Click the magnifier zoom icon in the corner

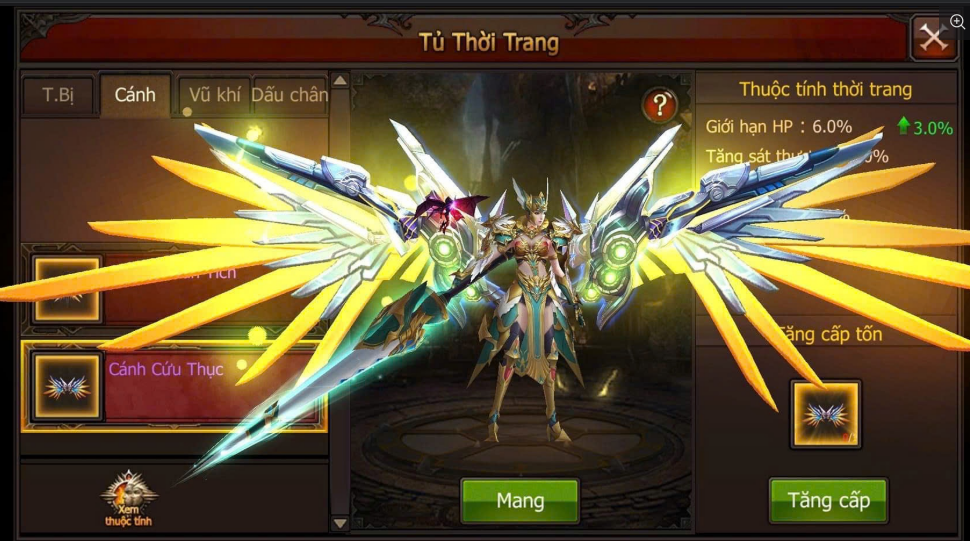pos(957,22)
